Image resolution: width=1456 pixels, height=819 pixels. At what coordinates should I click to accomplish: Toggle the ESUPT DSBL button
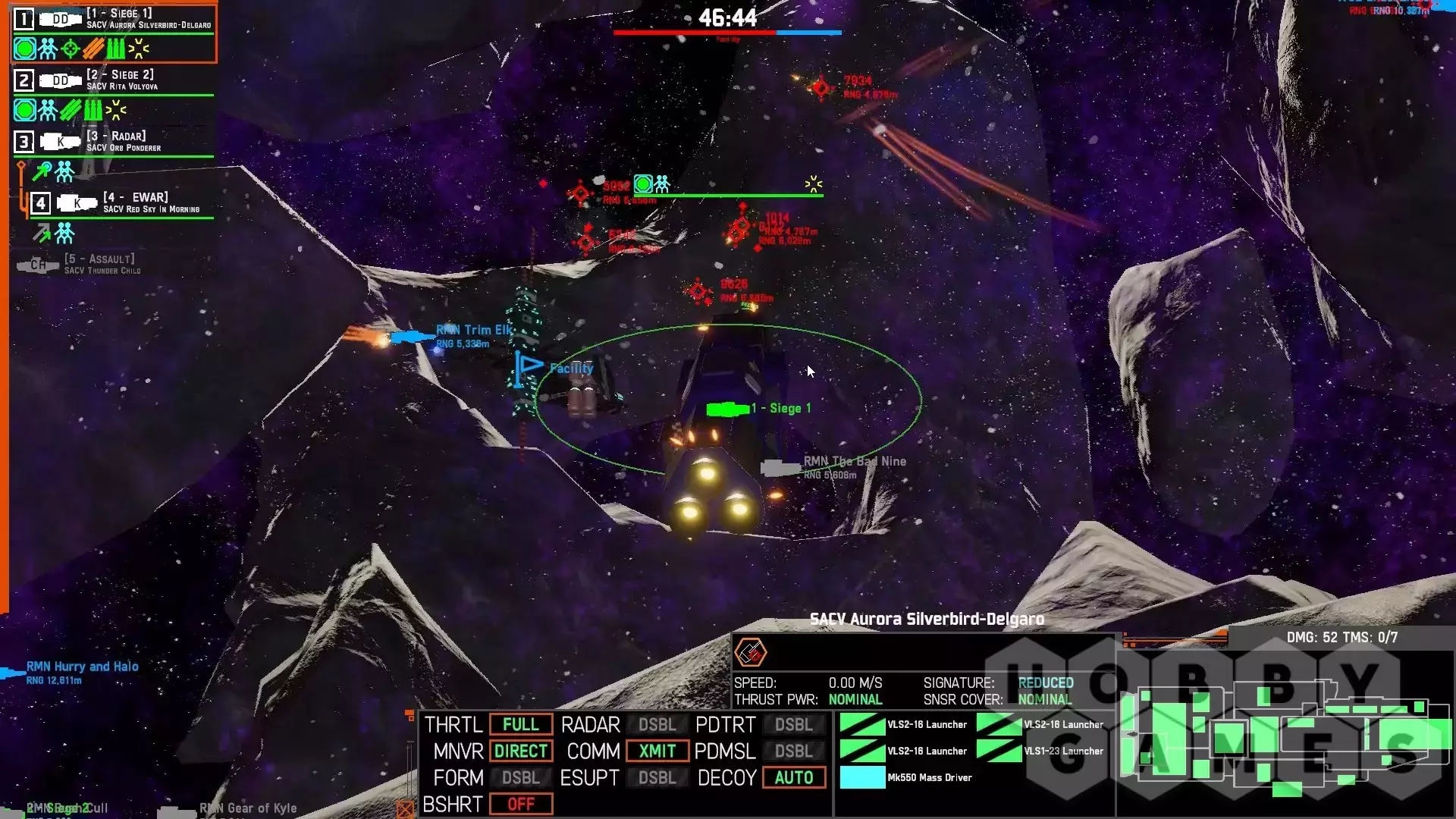coord(657,778)
